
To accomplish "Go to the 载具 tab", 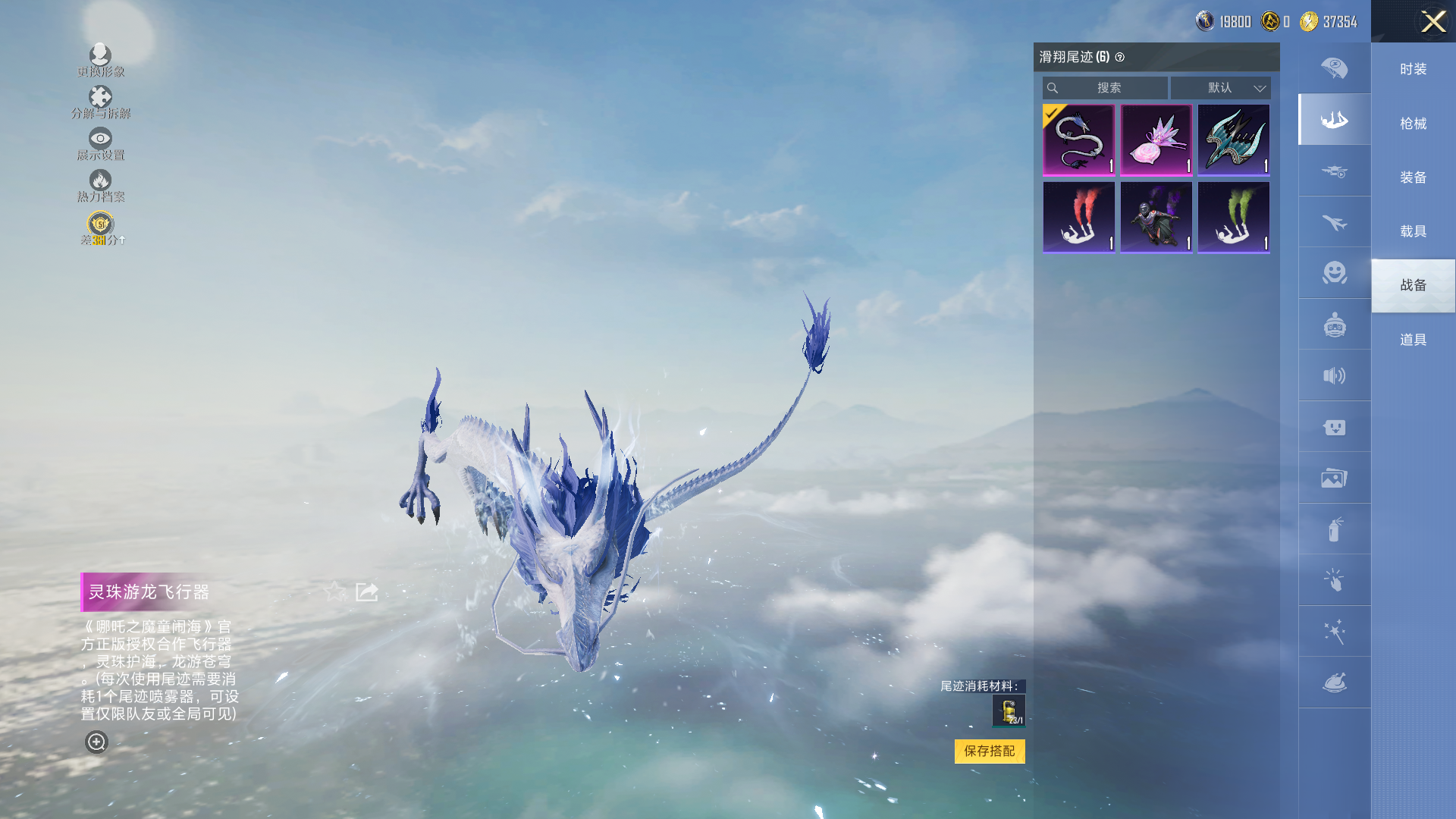I will point(1413,231).
